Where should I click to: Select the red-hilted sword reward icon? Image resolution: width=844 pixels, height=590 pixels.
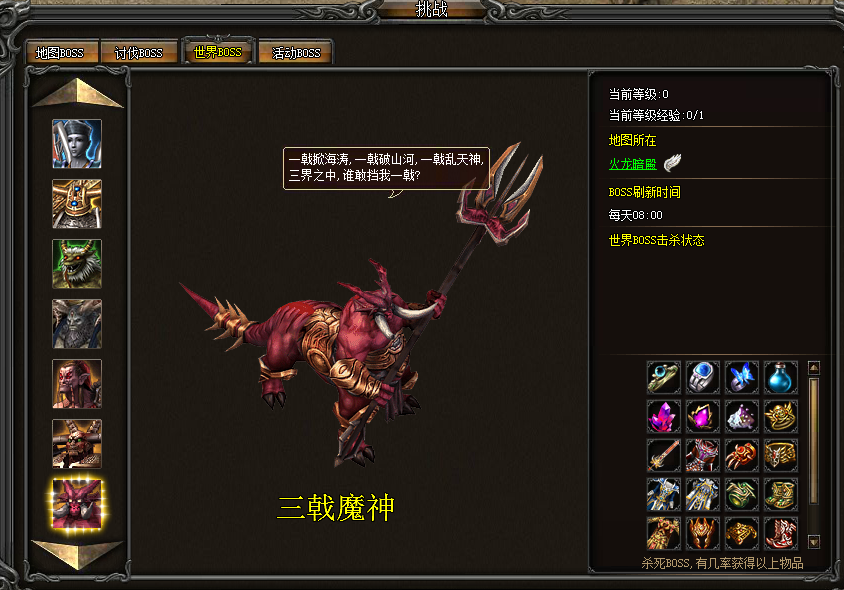click(664, 455)
